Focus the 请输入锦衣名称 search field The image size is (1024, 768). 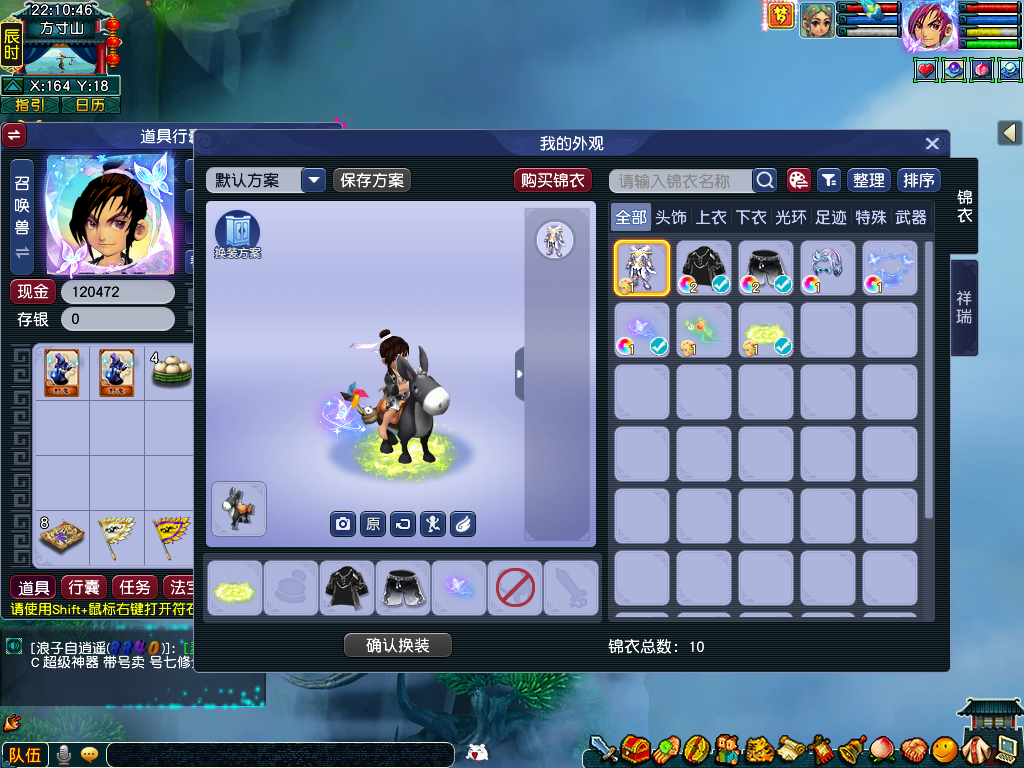click(x=681, y=180)
